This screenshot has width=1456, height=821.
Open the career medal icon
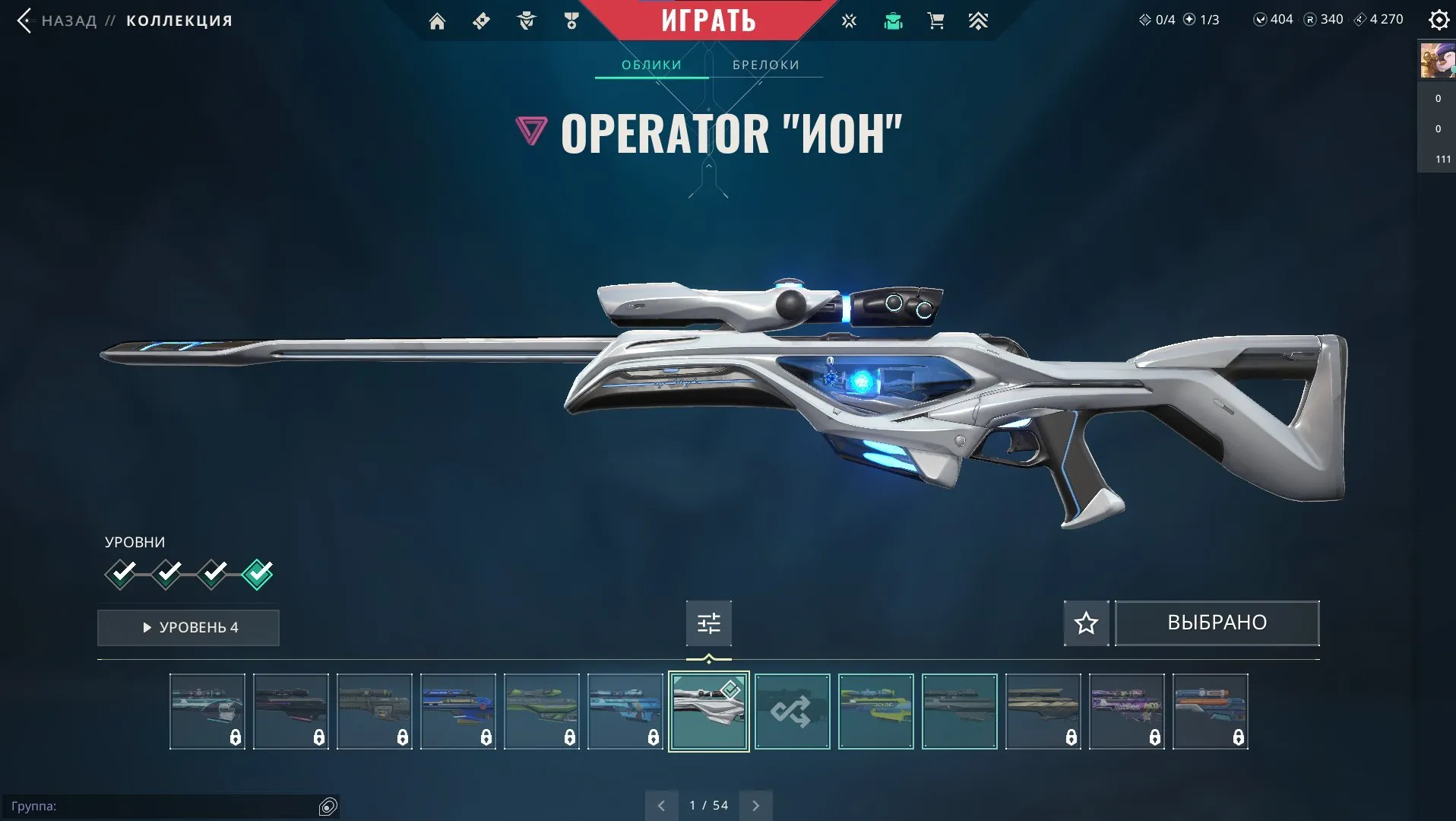(572, 21)
